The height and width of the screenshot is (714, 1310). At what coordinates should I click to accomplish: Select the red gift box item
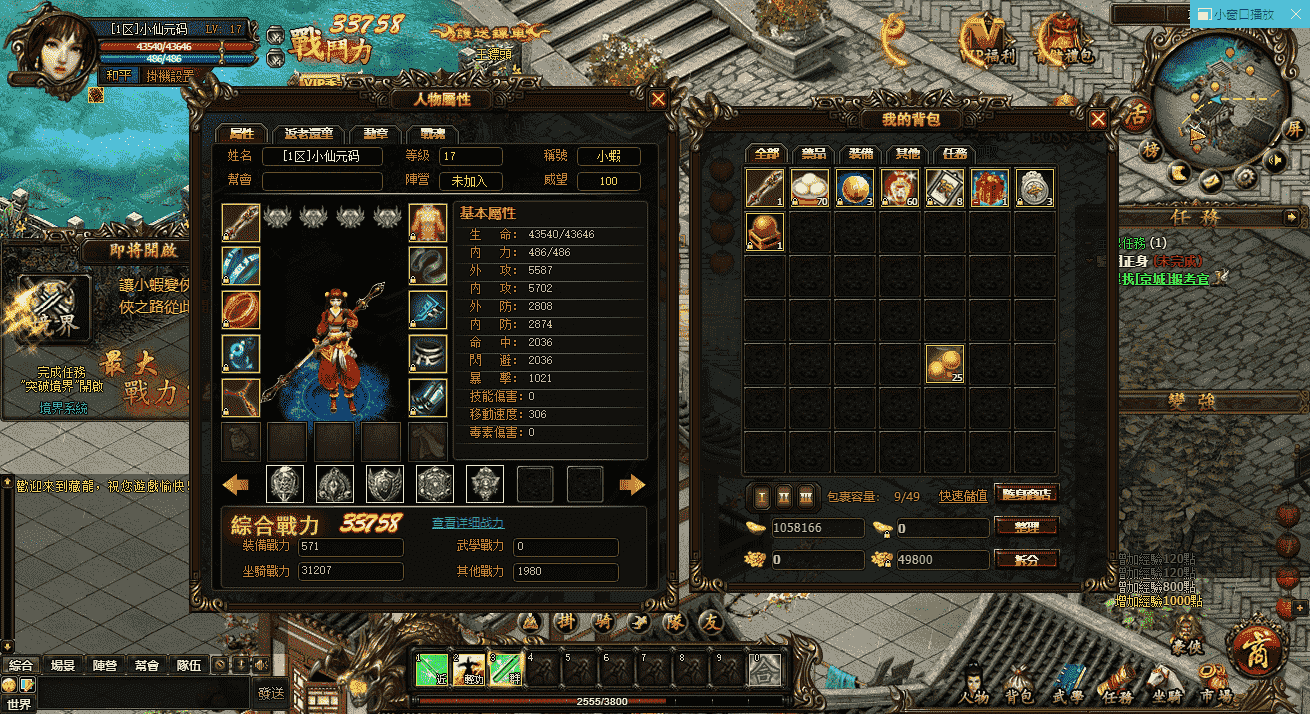point(989,188)
